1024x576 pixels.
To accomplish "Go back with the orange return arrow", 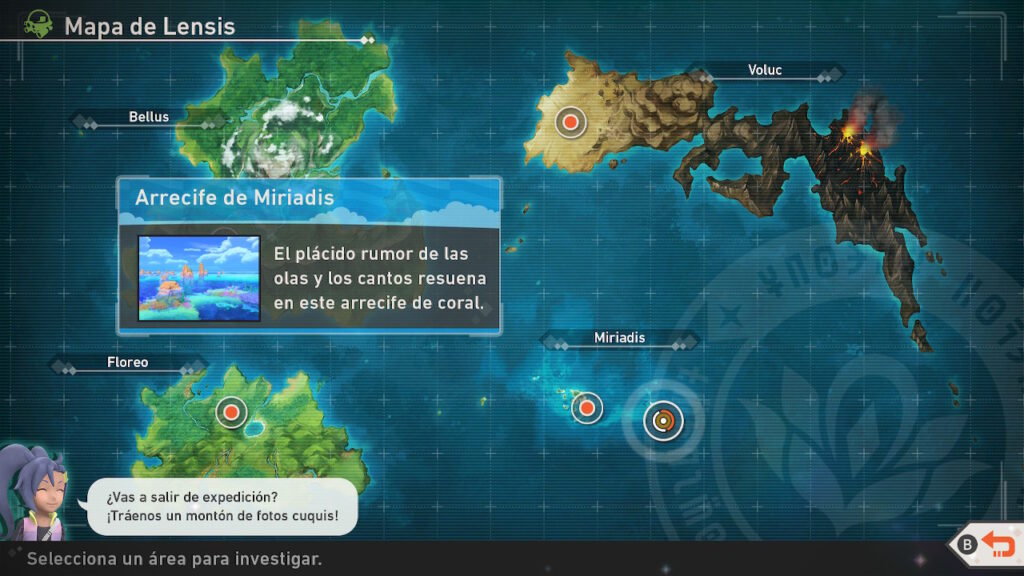I will (x=996, y=544).
